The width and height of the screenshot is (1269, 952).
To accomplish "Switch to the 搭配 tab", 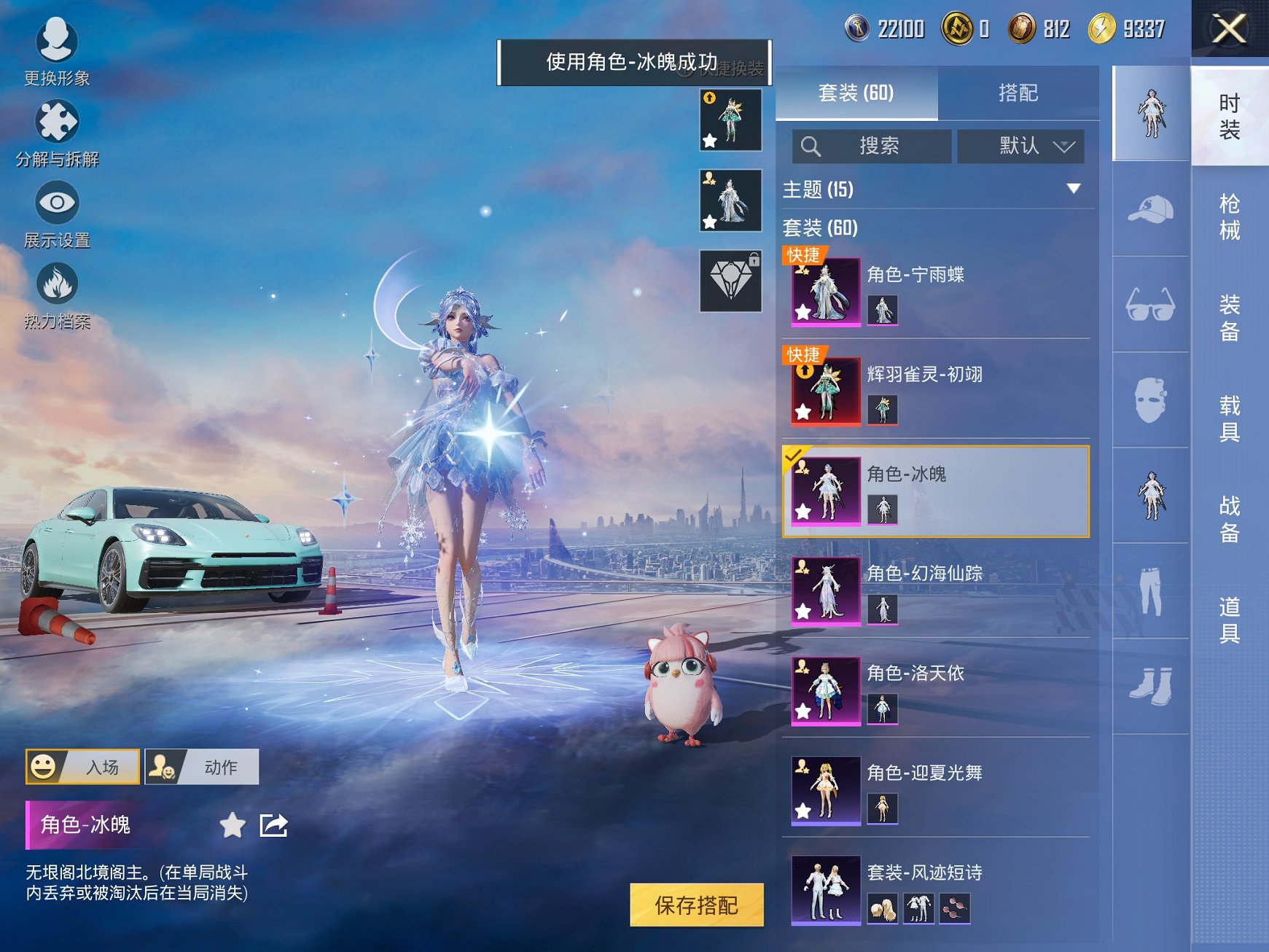I will 1019,93.
